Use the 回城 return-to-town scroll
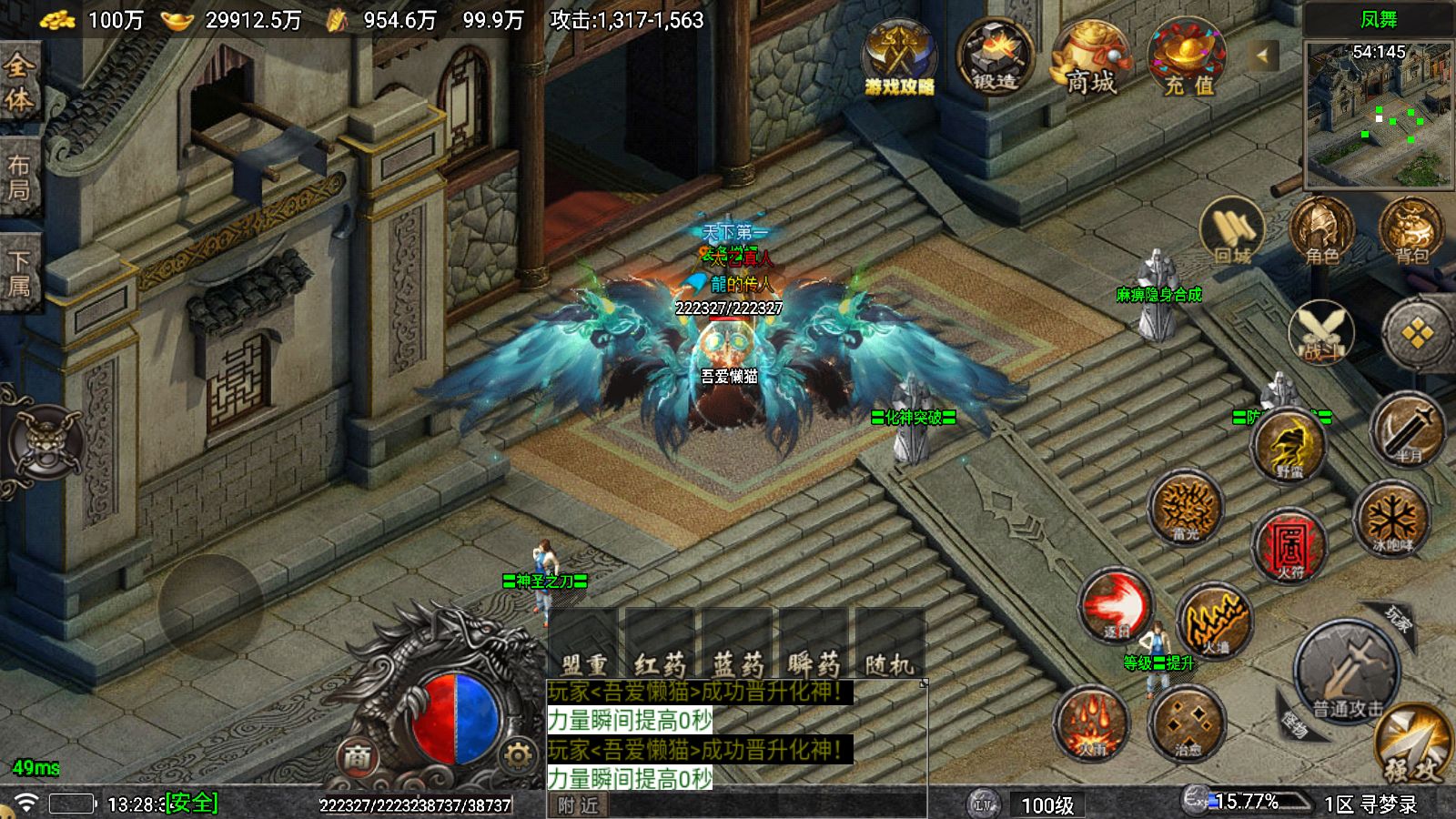Screen dimensions: 1456x819 [1231, 230]
